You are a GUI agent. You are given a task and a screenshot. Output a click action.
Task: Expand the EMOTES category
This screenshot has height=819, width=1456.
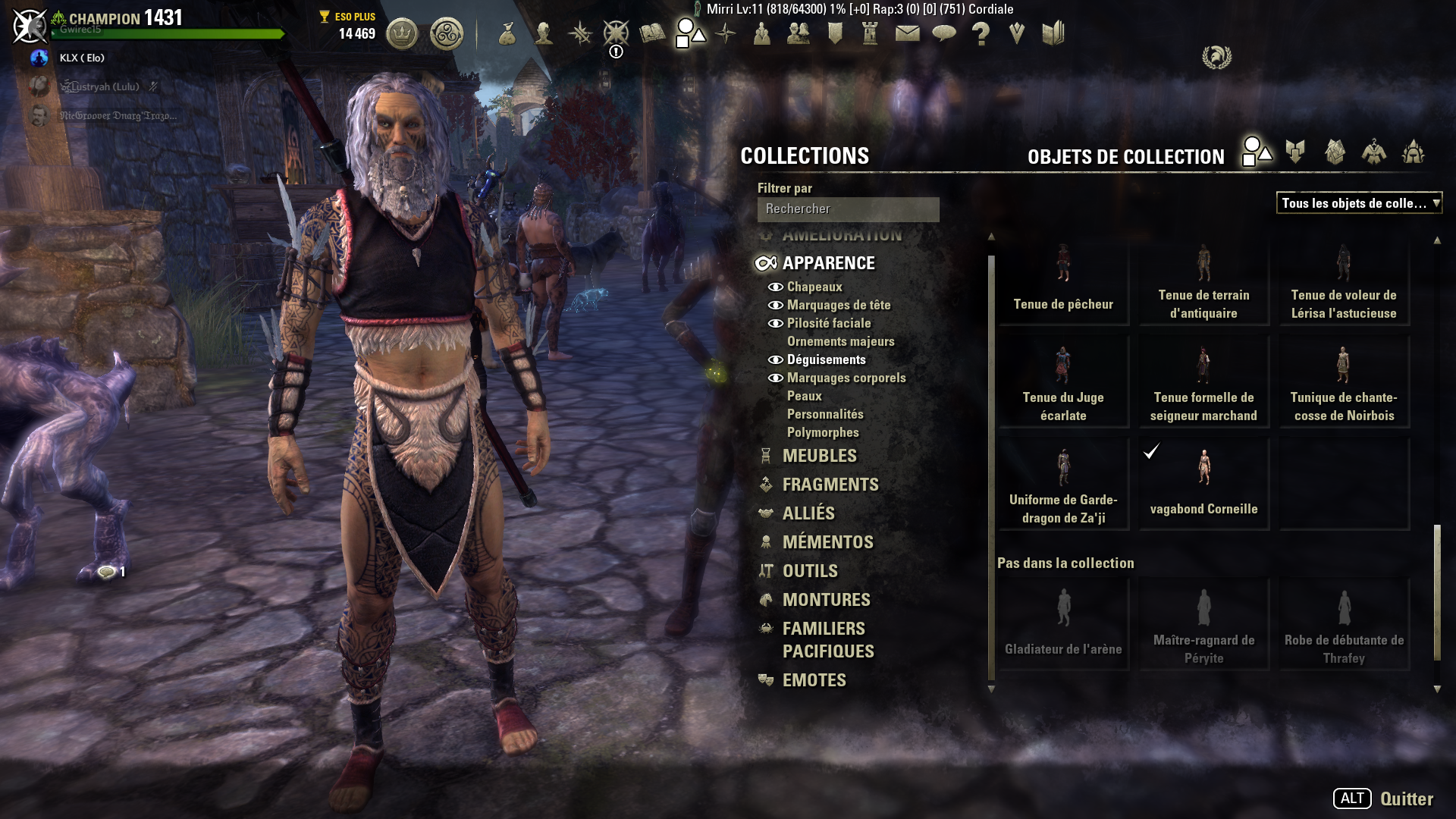[x=814, y=680]
